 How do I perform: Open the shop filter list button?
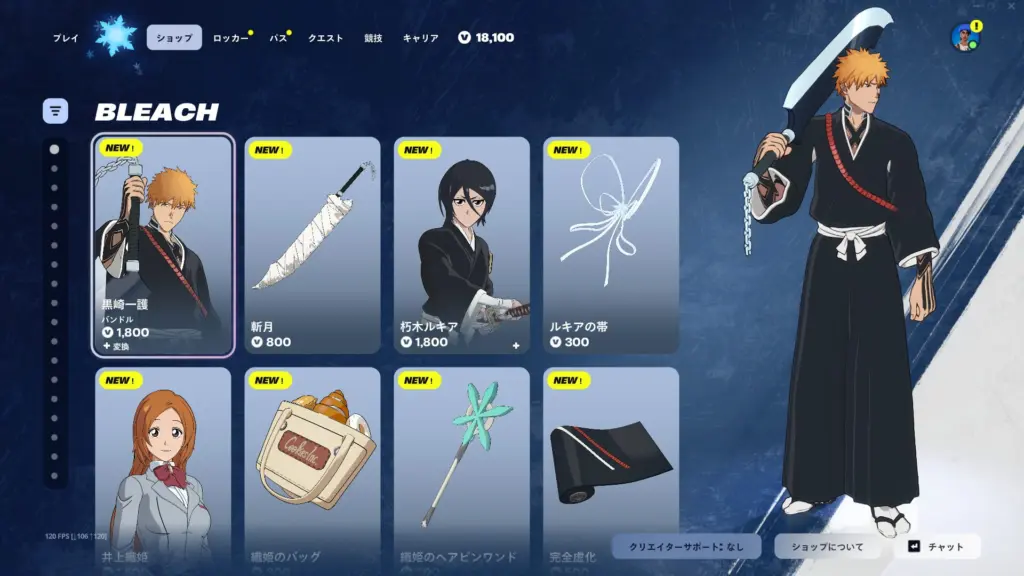coord(55,110)
